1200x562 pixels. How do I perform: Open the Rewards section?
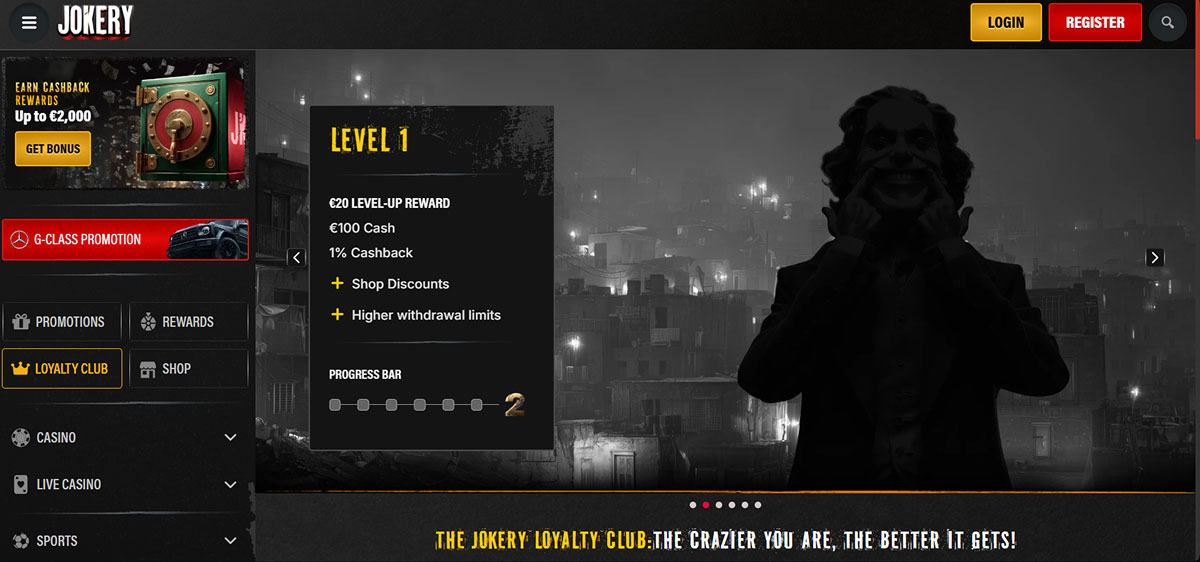pyautogui.click(x=188, y=322)
